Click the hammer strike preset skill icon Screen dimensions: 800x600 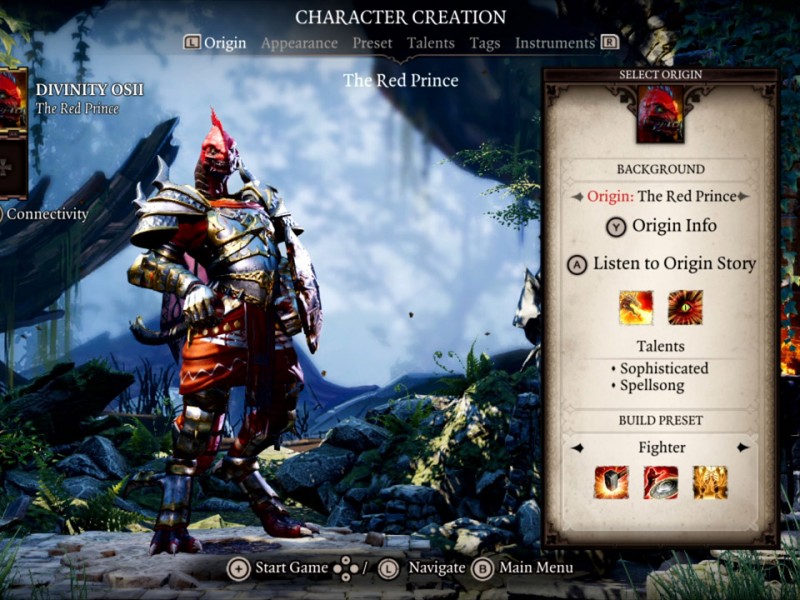click(611, 483)
